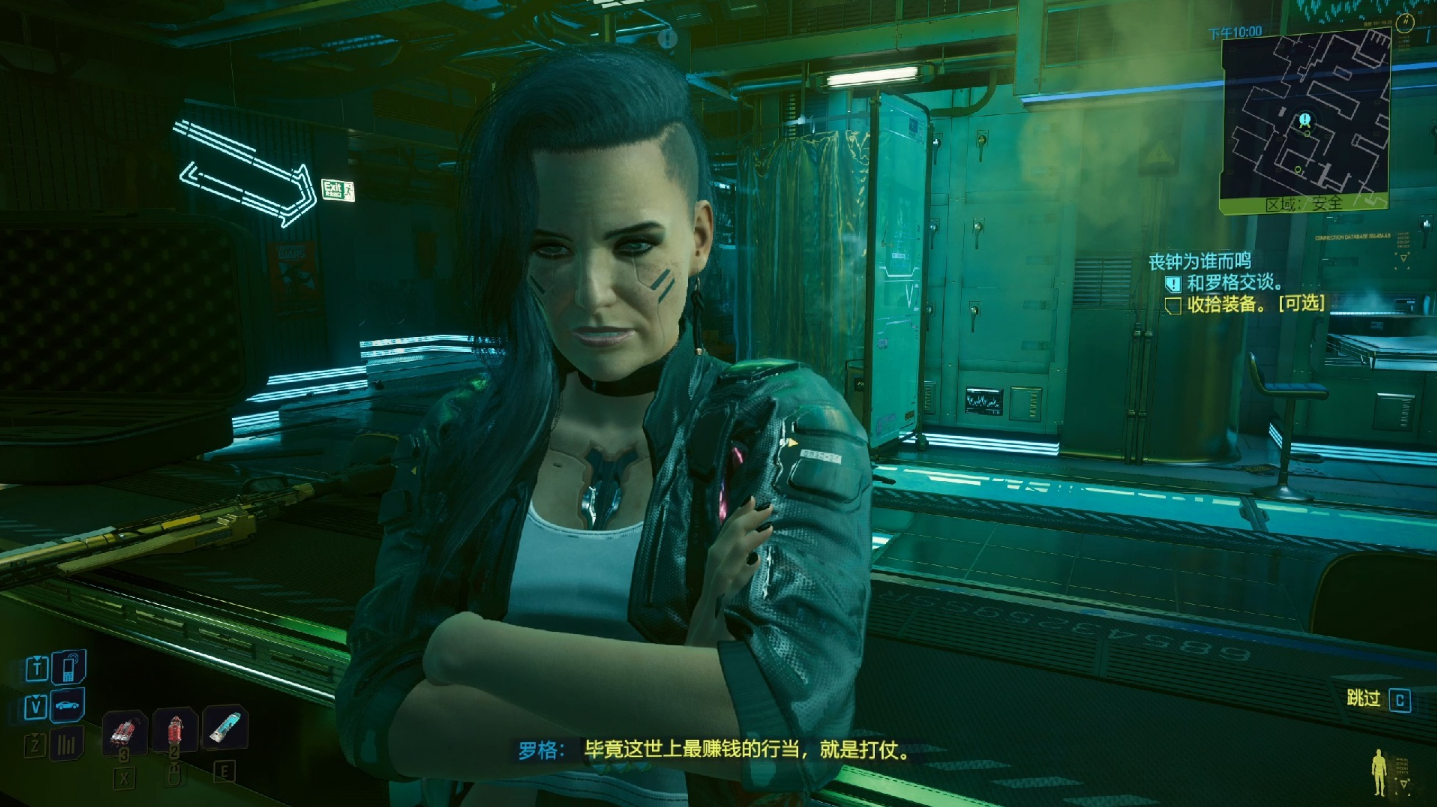Select the red healing inhaler slot
Screen dimensions: 1437x807
pos(174,731)
